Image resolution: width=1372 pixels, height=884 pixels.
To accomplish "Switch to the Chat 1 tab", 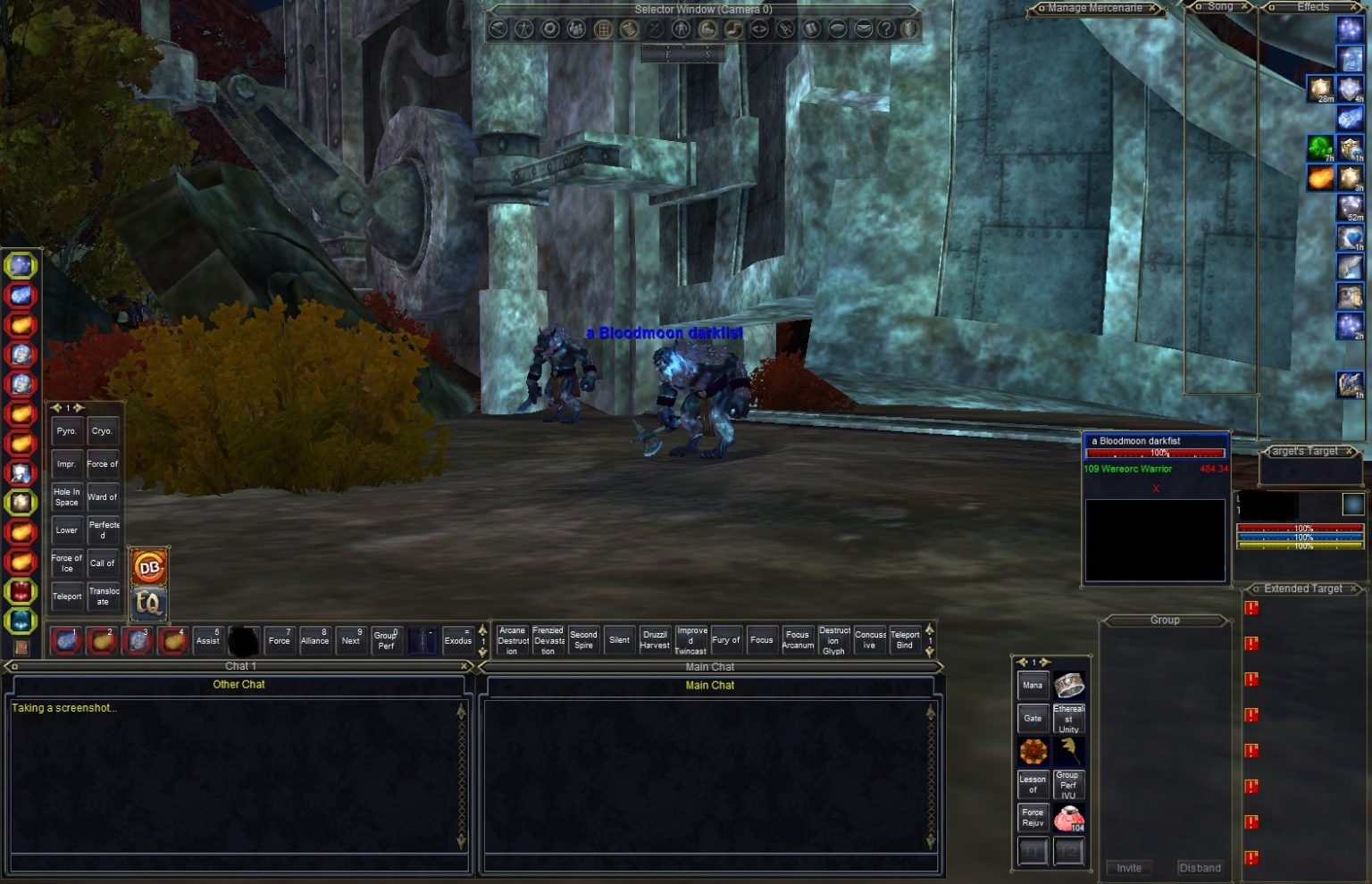I will click(238, 666).
